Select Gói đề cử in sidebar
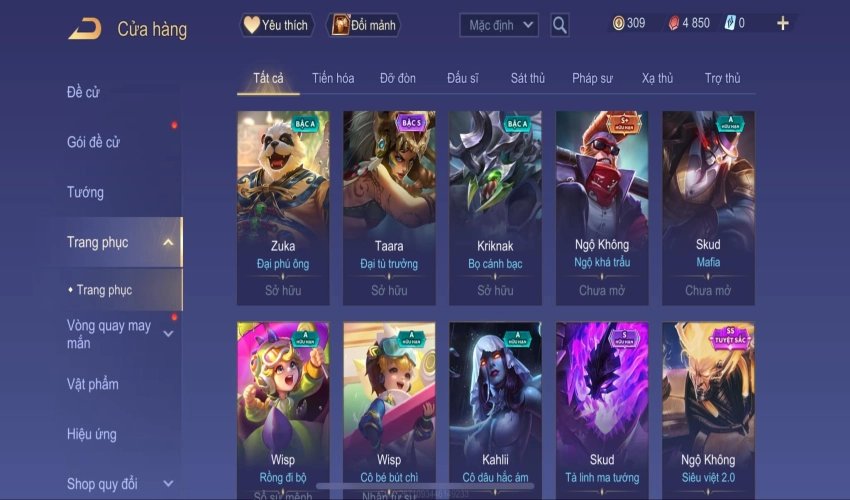The width and height of the screenshot is (850, 500). (x=93, y=142)
